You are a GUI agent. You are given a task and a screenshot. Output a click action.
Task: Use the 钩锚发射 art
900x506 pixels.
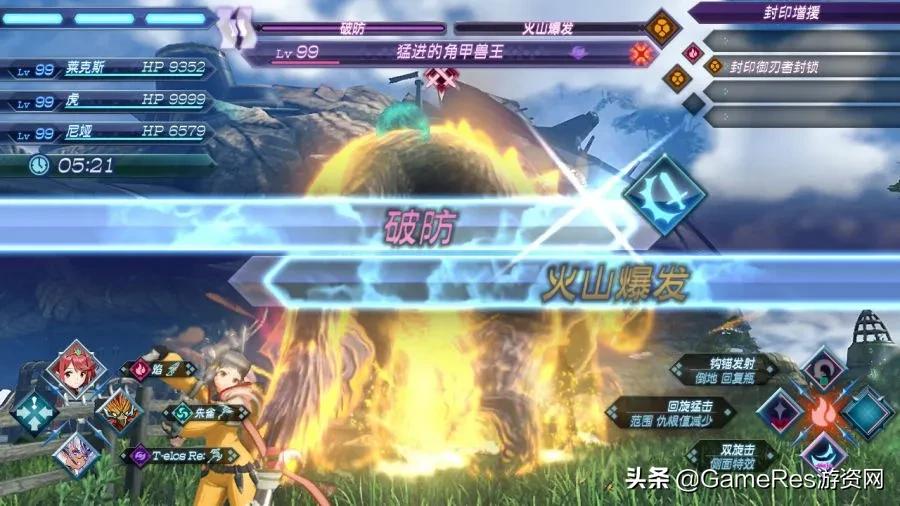724,368
